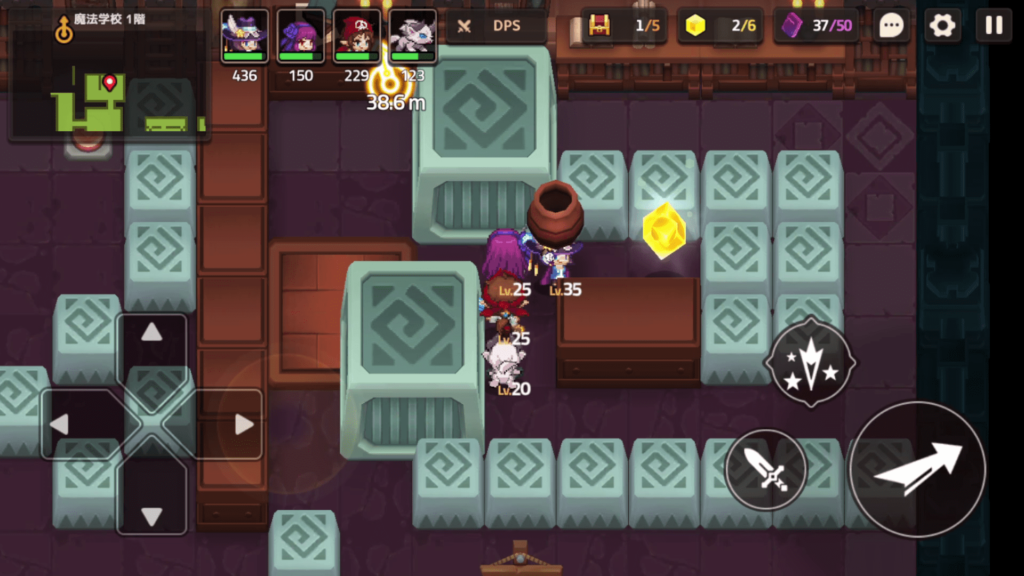The width and height of the screenshot is (1024, 576).
Task: Tap the sword attack button
Action: click(x=765, y=469)
